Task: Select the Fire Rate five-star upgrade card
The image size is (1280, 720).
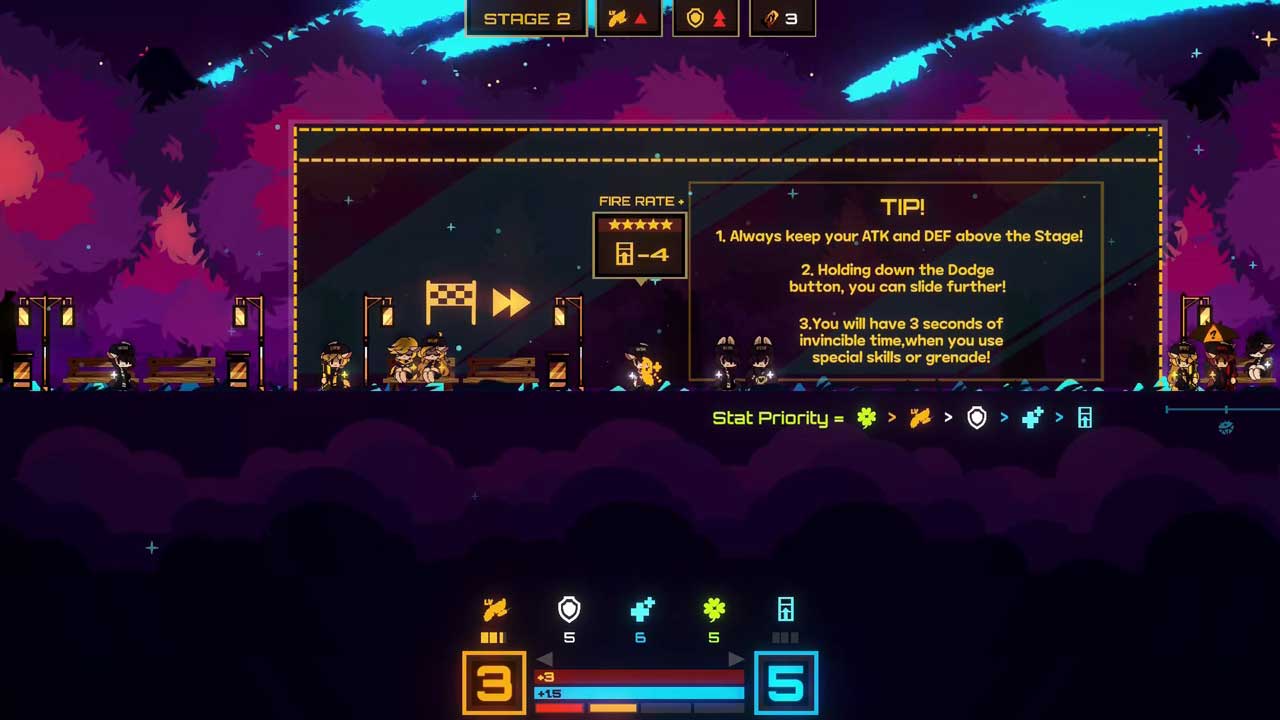Action: pyautogui.click(x=640, y=245)
